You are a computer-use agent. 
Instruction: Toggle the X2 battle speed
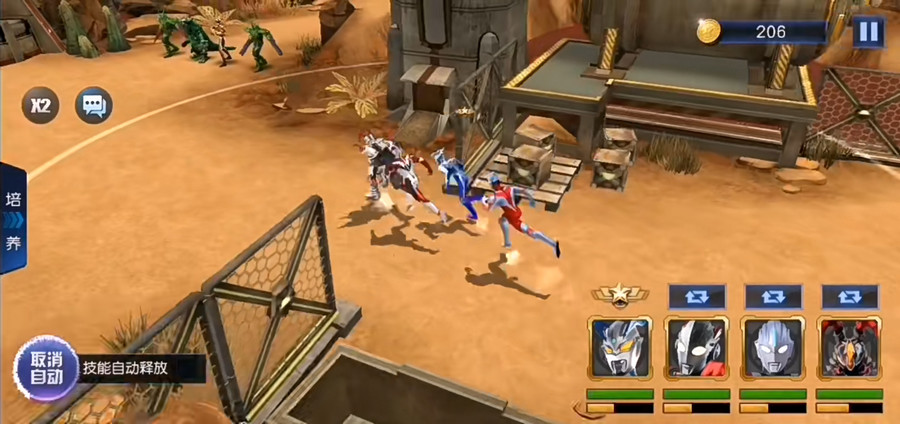(x=40, y=105)
